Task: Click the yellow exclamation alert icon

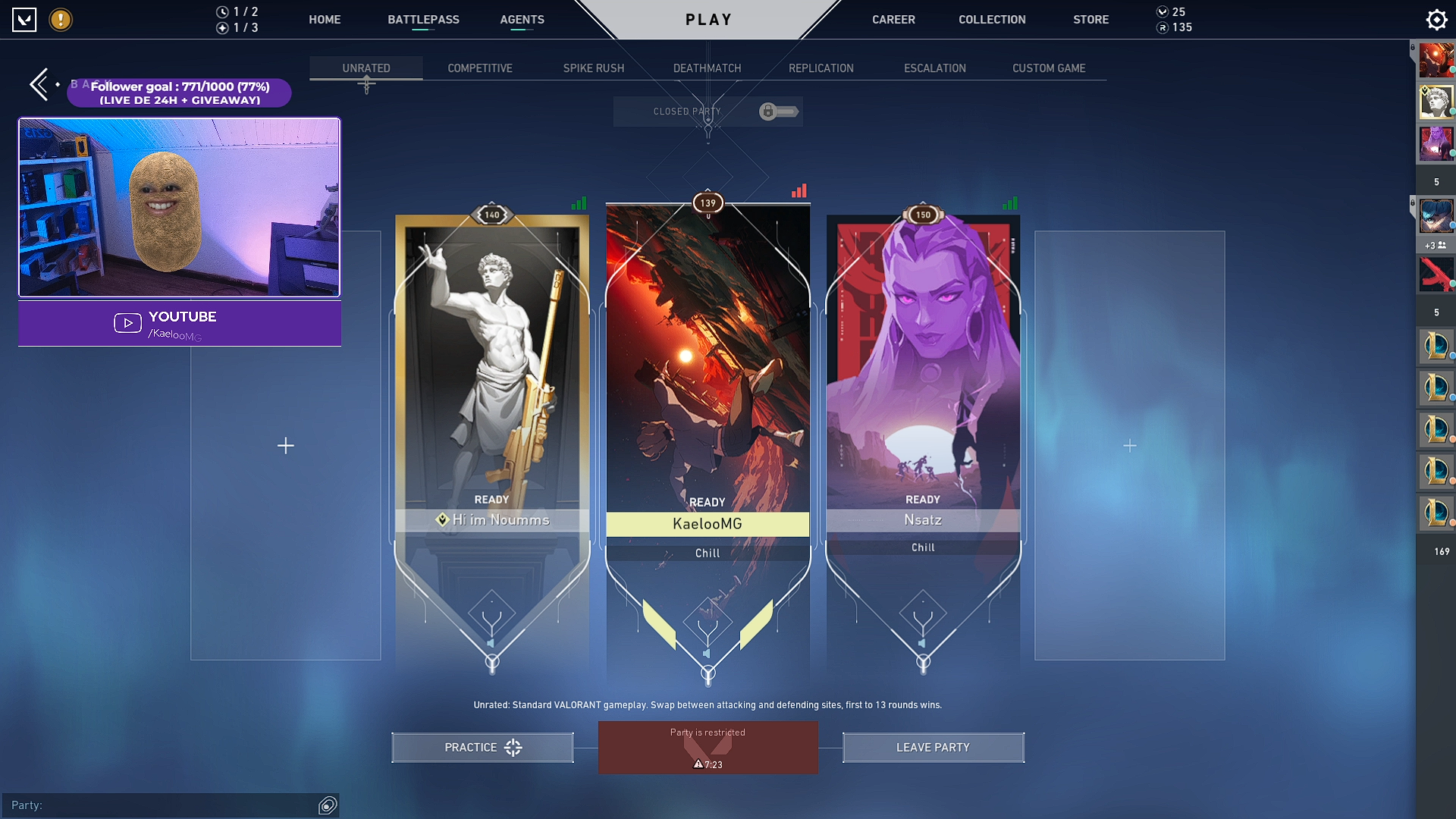Action: coord(61,20)
